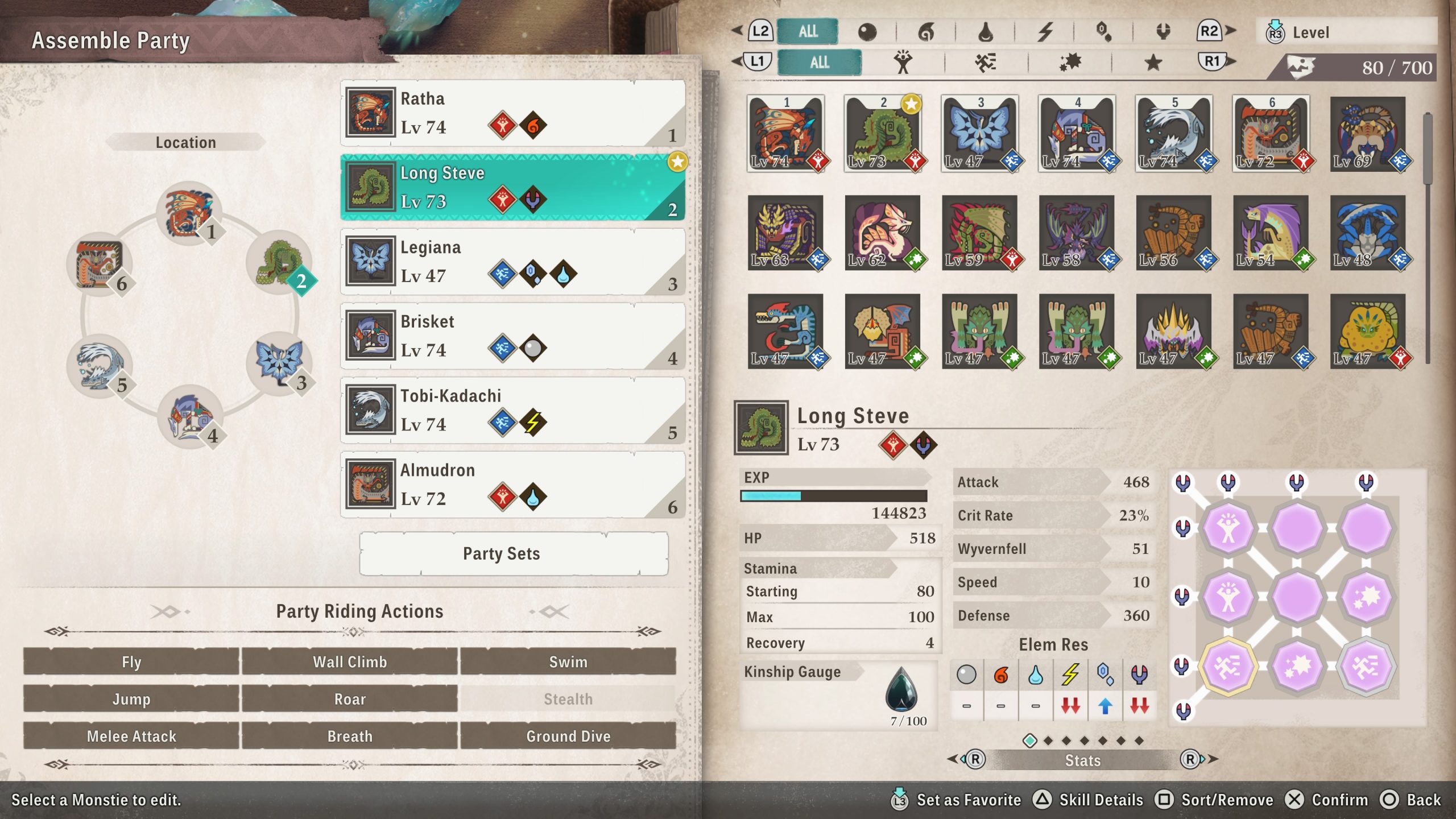Viewport: 1456px width, 819px height.
Task: Choose the Ground Dive riding action
Action: click(568, 736)
